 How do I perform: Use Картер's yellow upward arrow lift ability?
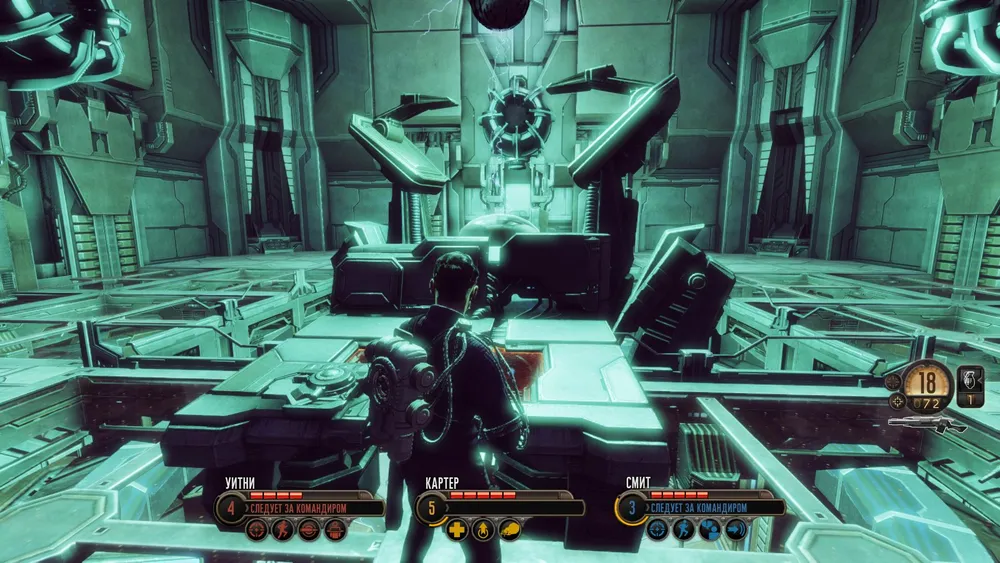point(483,530)
